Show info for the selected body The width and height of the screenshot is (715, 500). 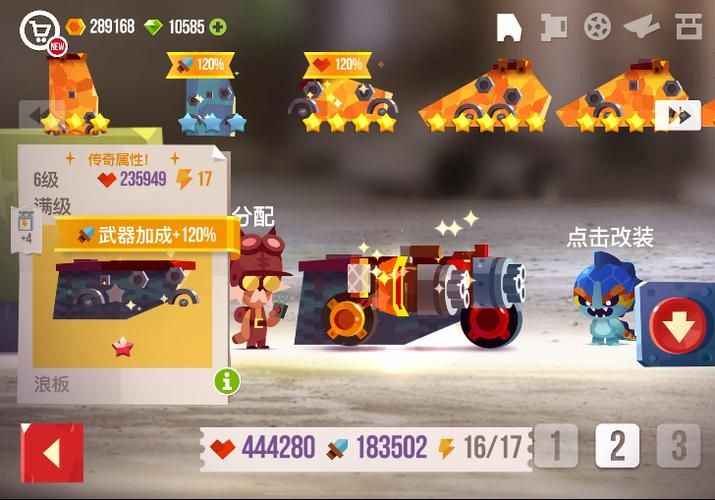click(226, 380)
